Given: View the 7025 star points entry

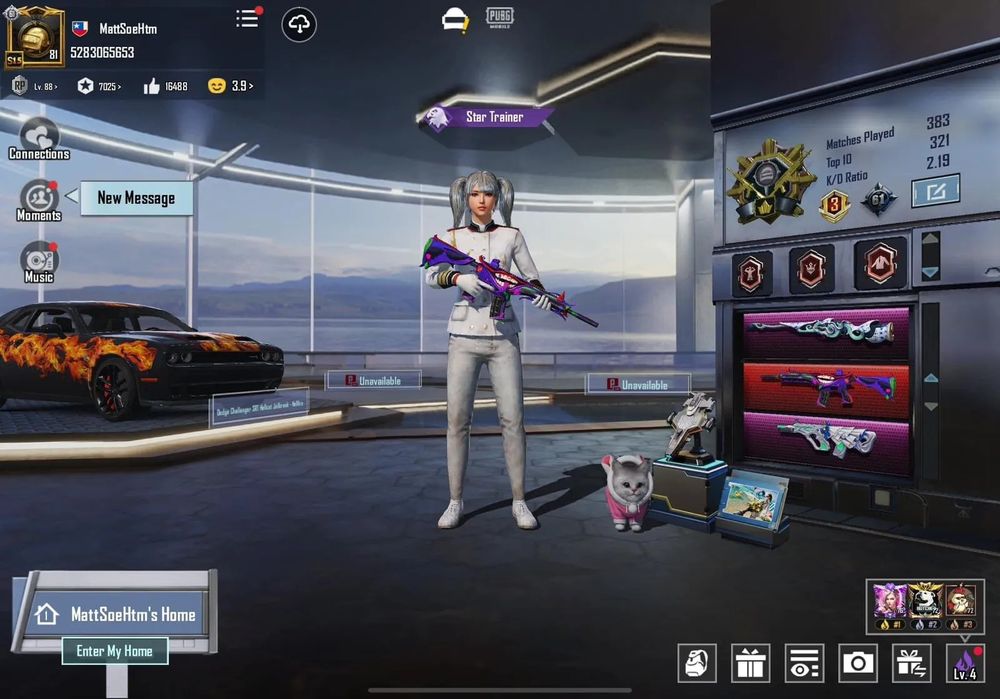Looking at the screenshot, I should pyautogui.click(x=100, y=87).
